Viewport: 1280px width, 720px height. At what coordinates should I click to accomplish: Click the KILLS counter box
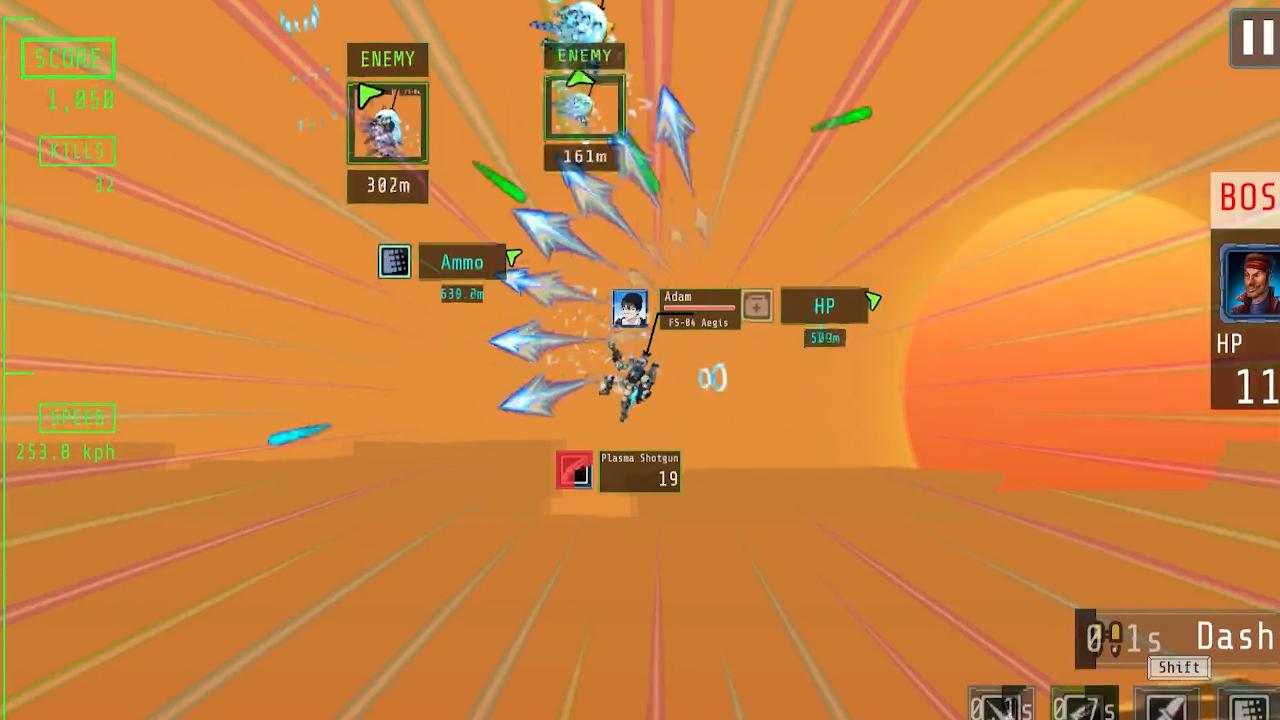tap(77, 150)
